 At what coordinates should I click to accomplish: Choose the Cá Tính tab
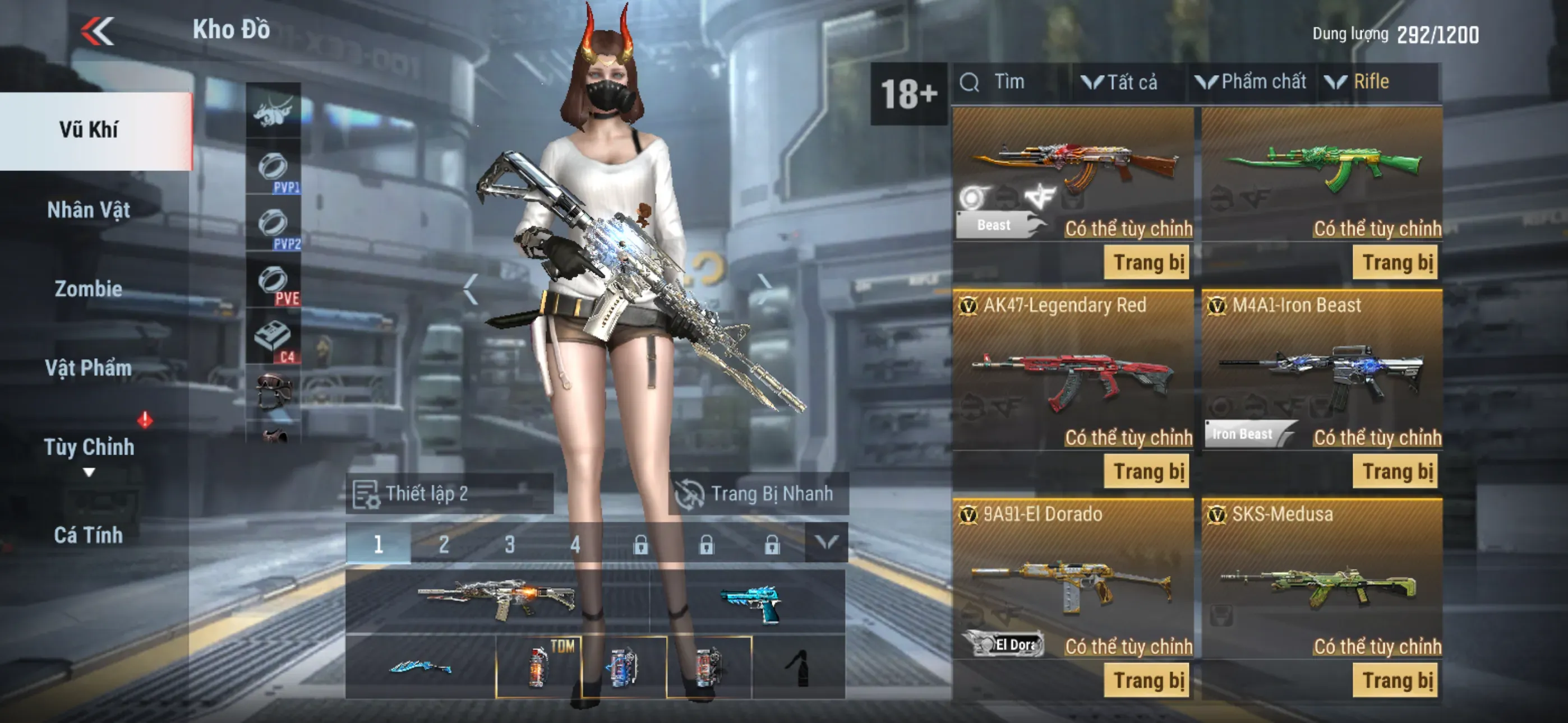tap(89, 535)
